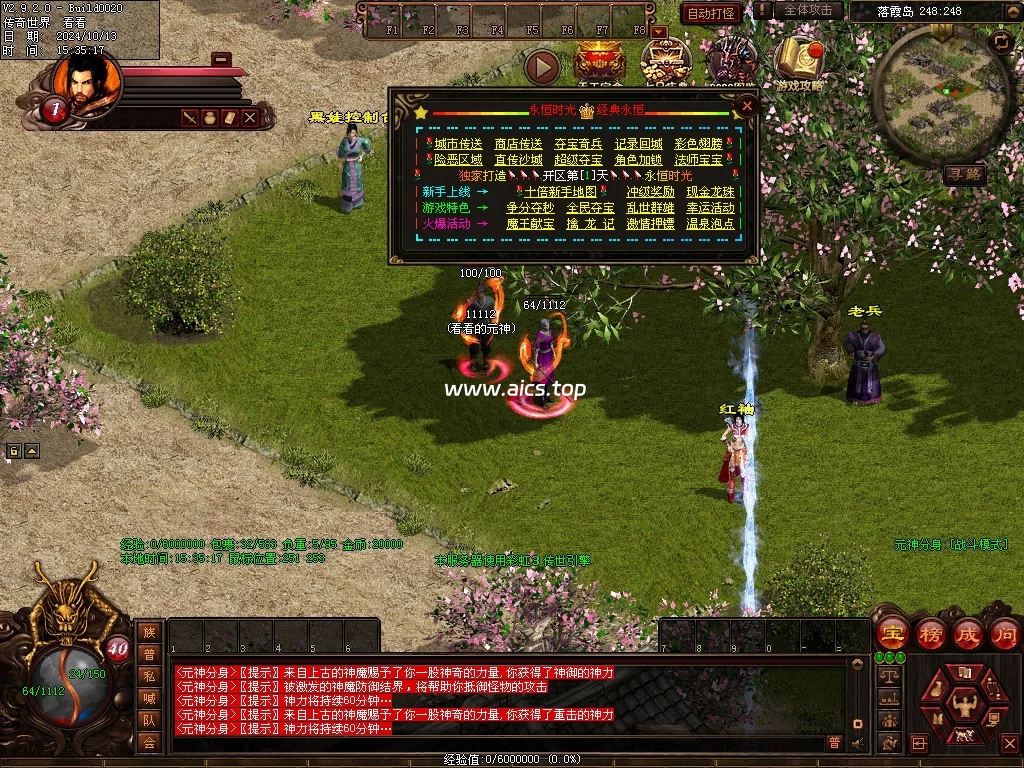Open the 城市传送 city teleport link
The height and width of the screenshot is (768, 1024).
coord(458,144)
